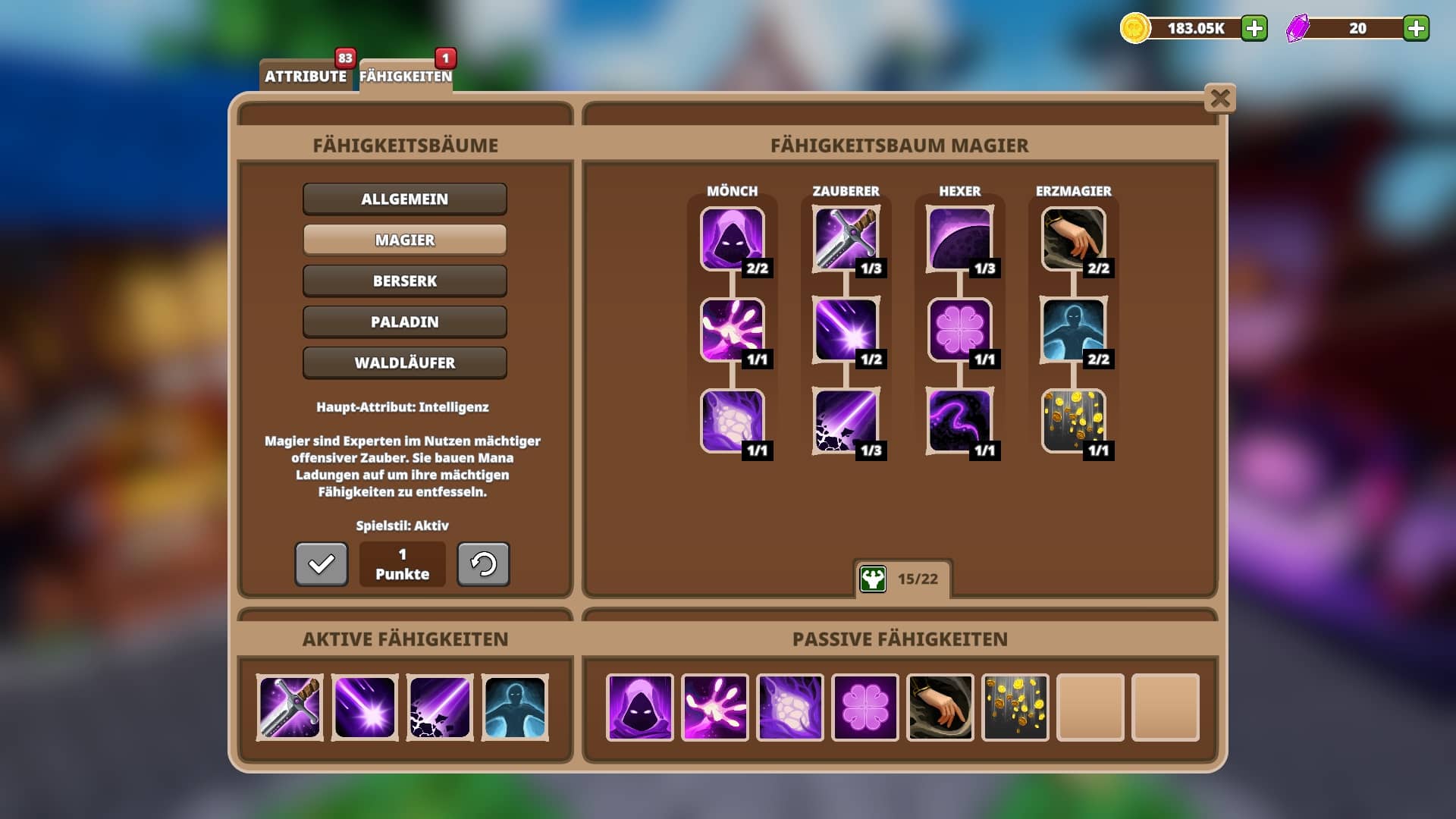
Task: Switch to the Attribute tab
Action: click(306, 76)
